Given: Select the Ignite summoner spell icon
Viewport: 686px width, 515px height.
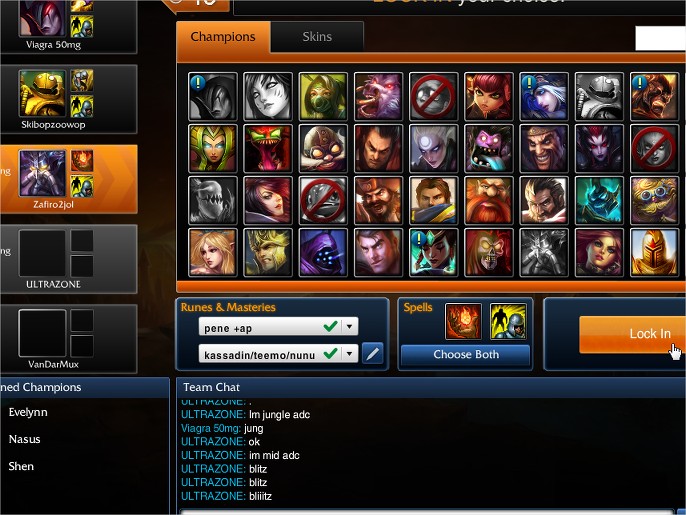Looking at the screenshot, I should tap(462, 322).
